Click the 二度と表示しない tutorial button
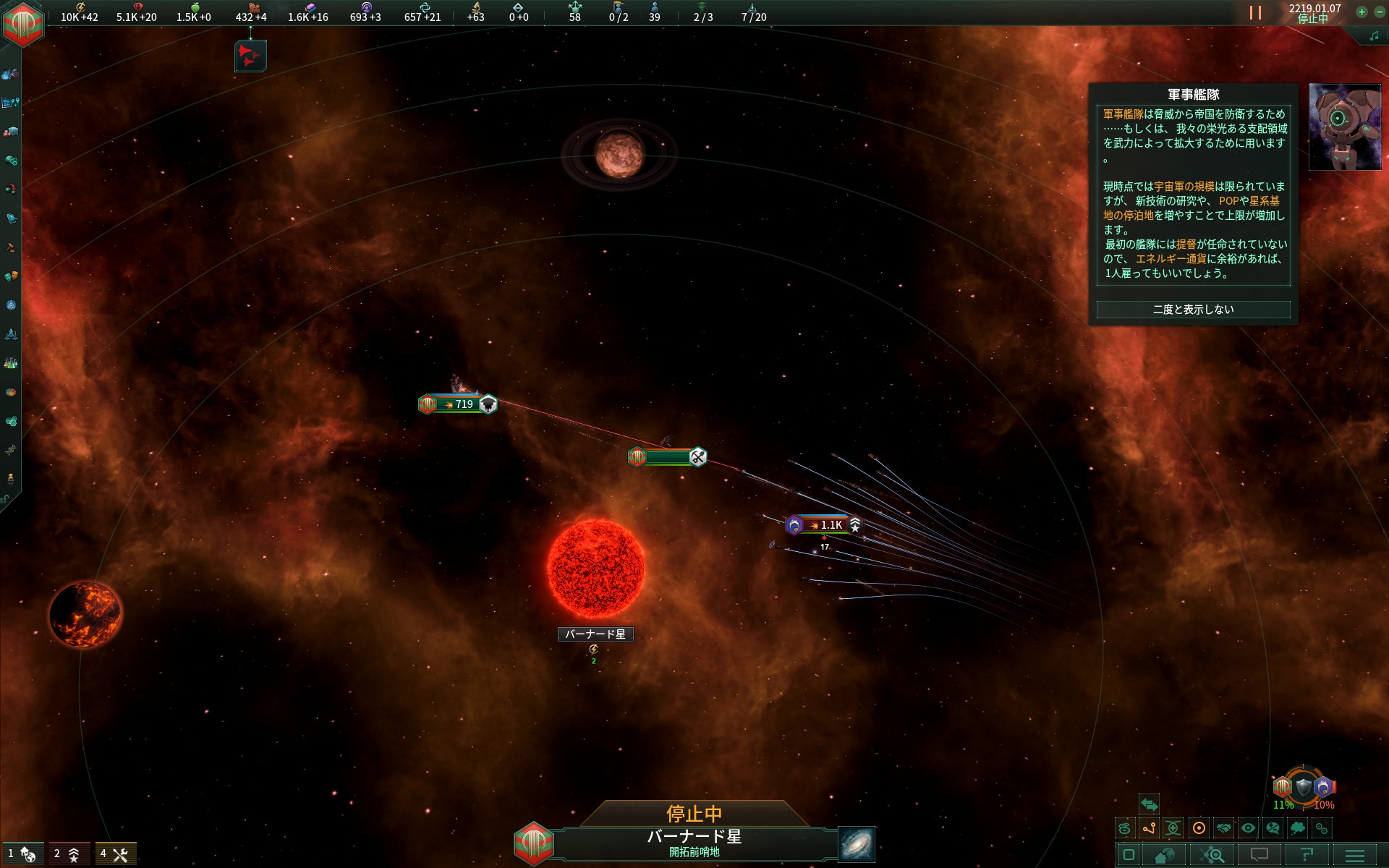 [x=1193, y=310]
